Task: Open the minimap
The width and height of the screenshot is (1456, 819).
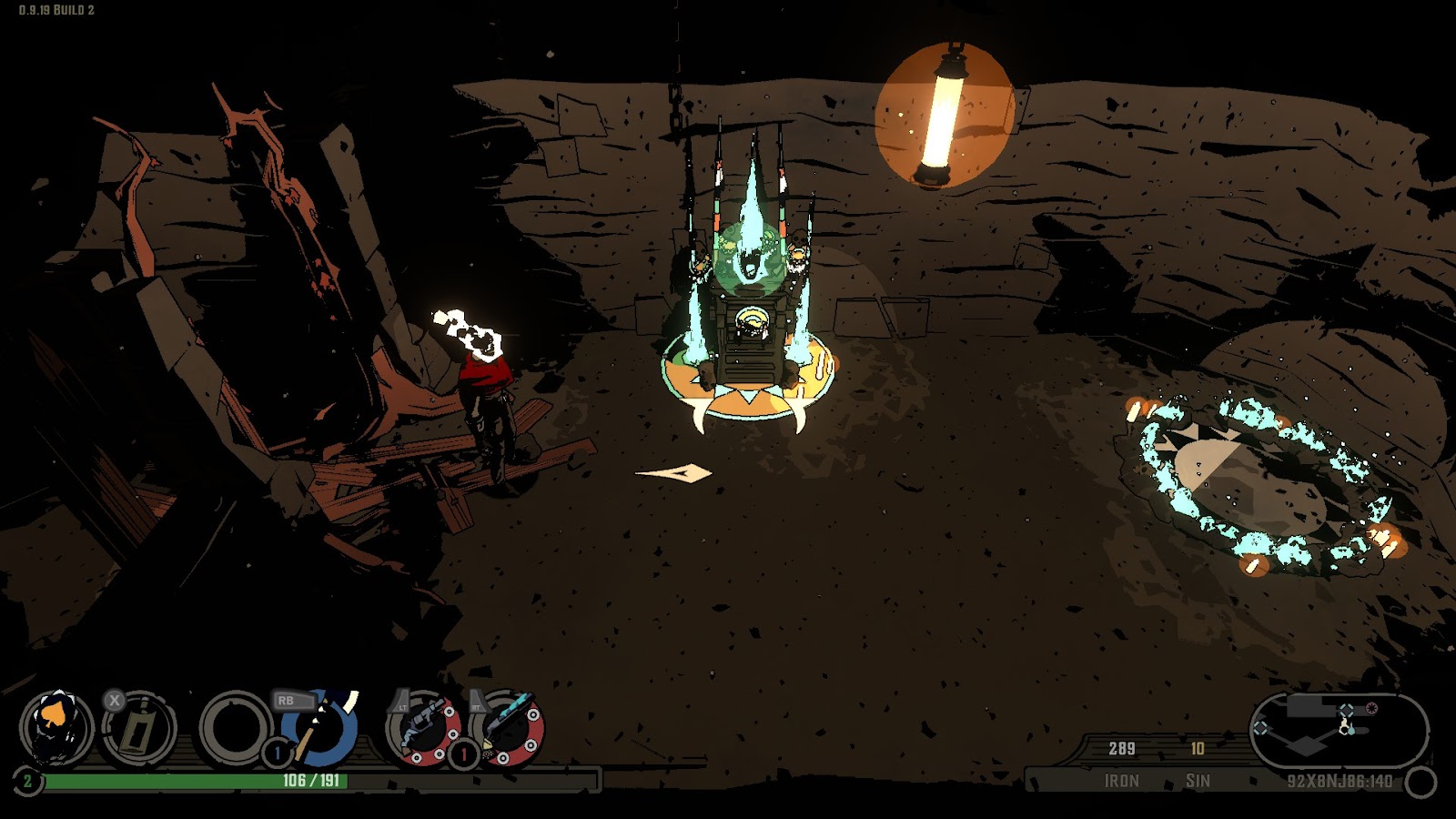Action: 1338,731
